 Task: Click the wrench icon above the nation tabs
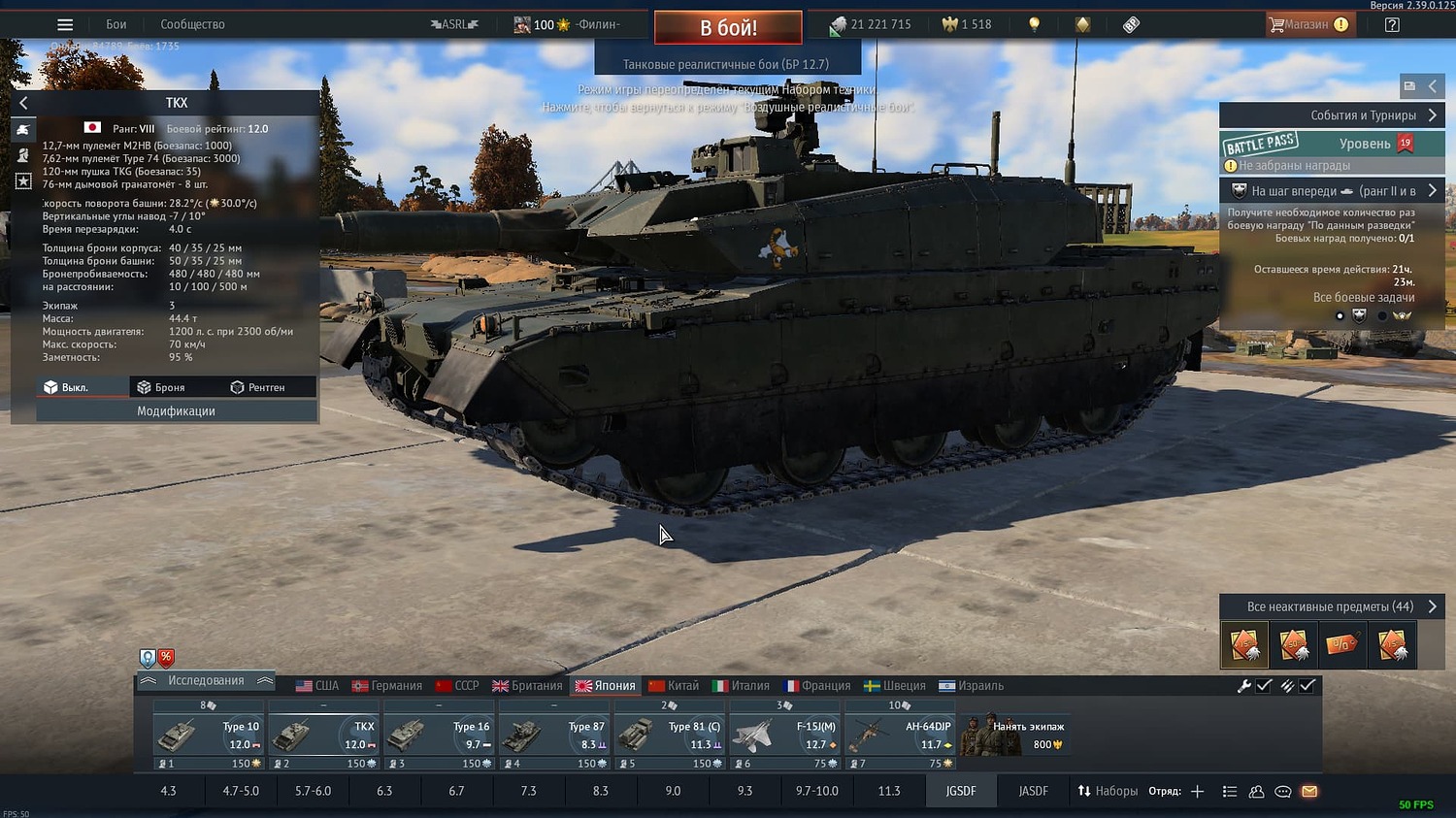[x=1245, y=685]
